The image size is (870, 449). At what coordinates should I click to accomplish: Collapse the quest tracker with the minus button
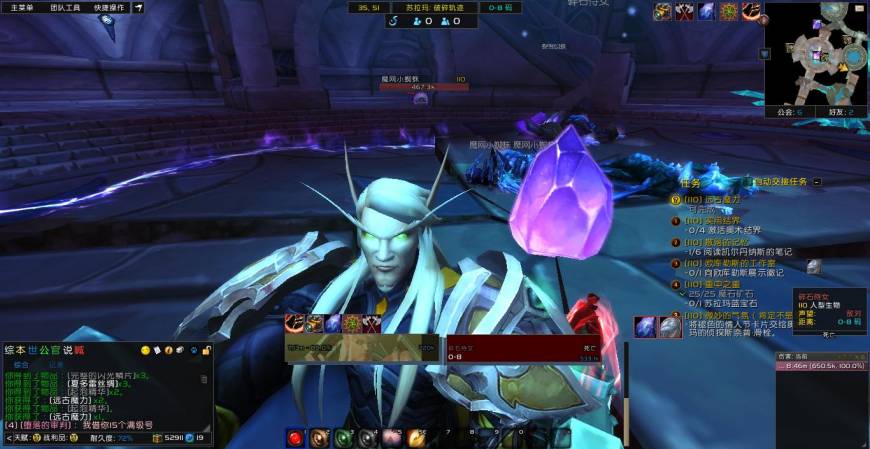pos(817,182)
